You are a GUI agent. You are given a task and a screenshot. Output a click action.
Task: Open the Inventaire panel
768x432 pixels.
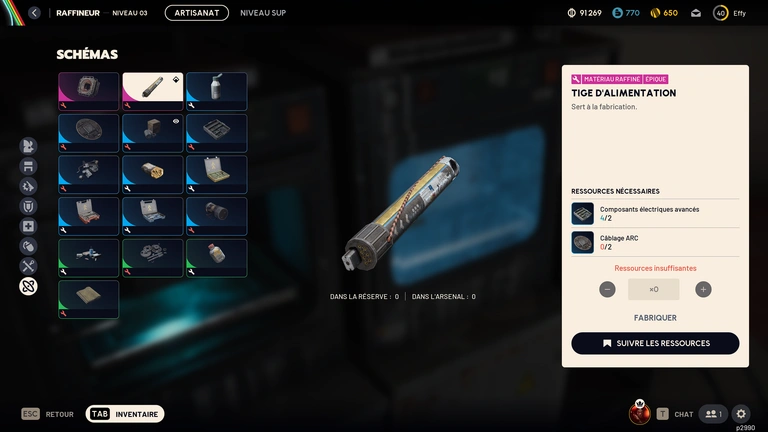[125, 414]
